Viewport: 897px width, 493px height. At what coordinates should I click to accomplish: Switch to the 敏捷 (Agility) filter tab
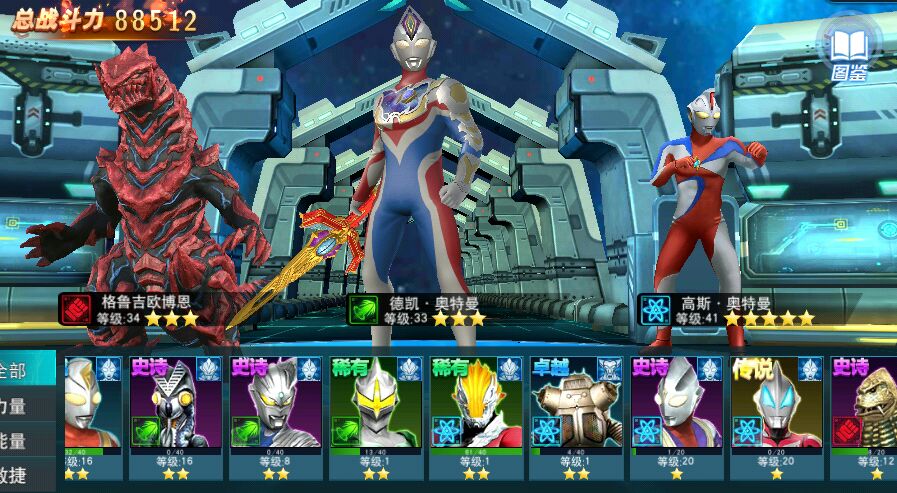click(20, 474)
